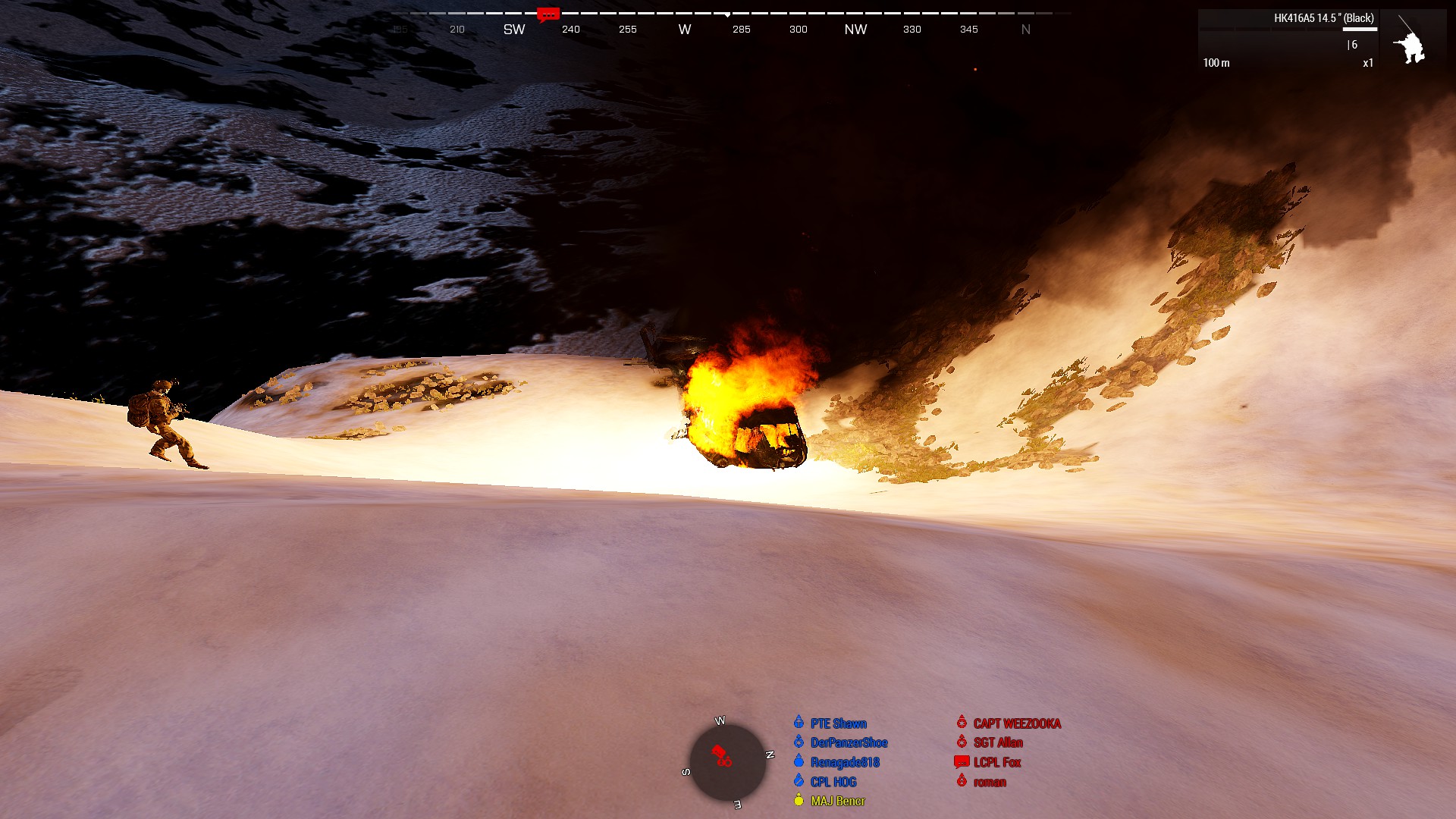The height and width of the screenshot is (819, 1456).
Task: Select Renagade818's rifleman icon
Action: tap(799, 762)
